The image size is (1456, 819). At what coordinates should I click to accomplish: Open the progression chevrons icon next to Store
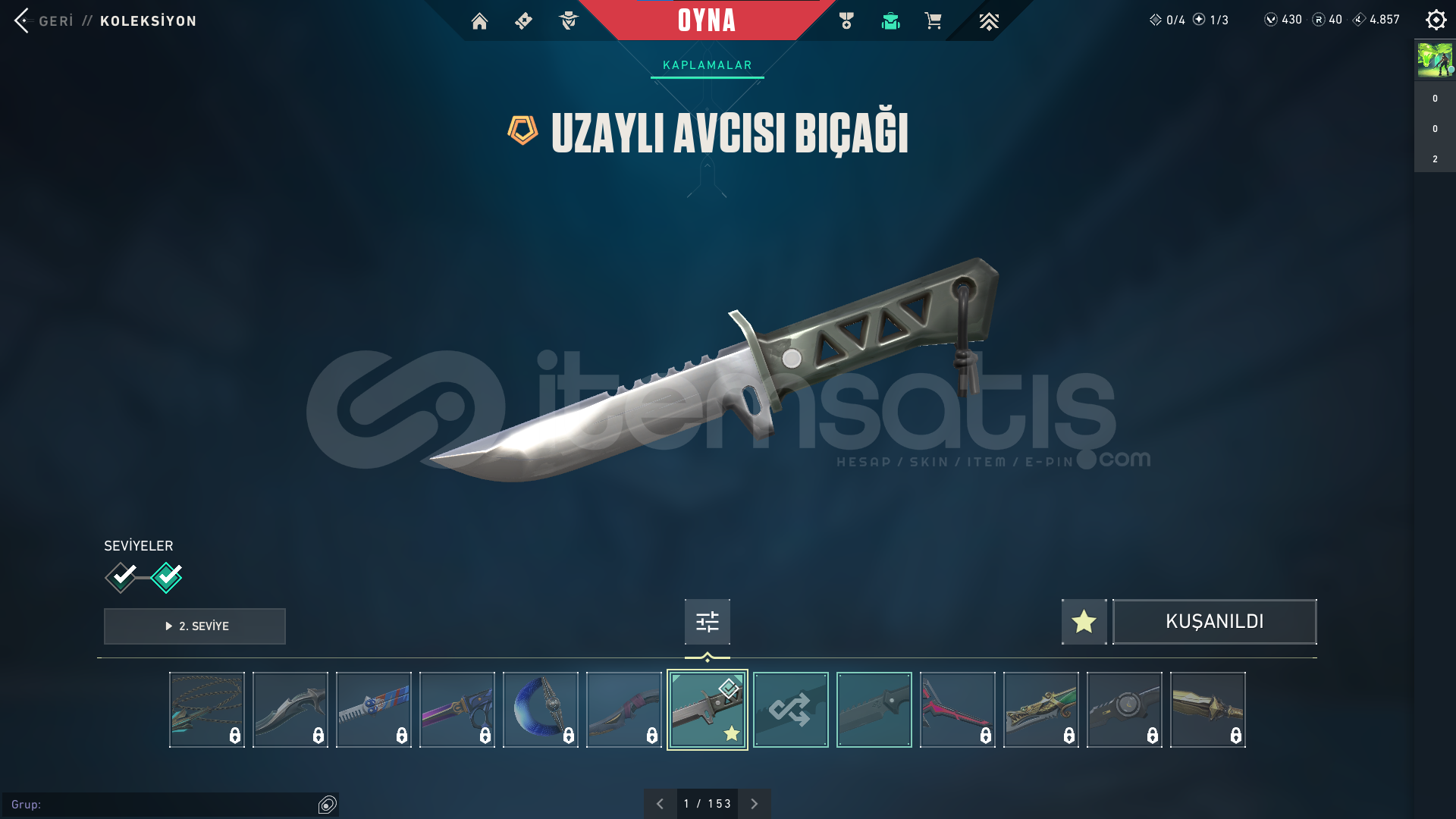coord(989,21)
